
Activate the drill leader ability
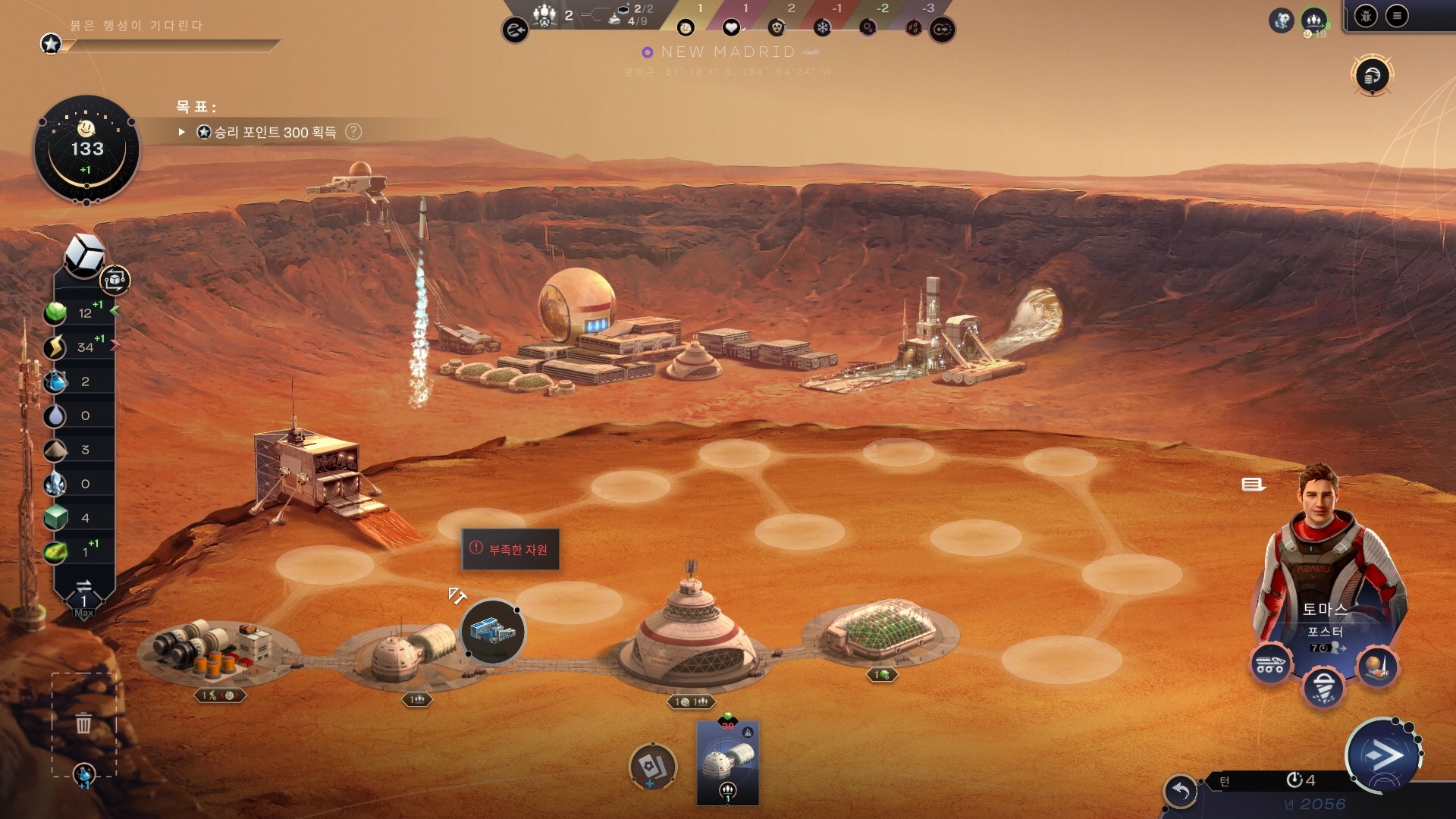pyautogui.click(x=1324, y=687)
